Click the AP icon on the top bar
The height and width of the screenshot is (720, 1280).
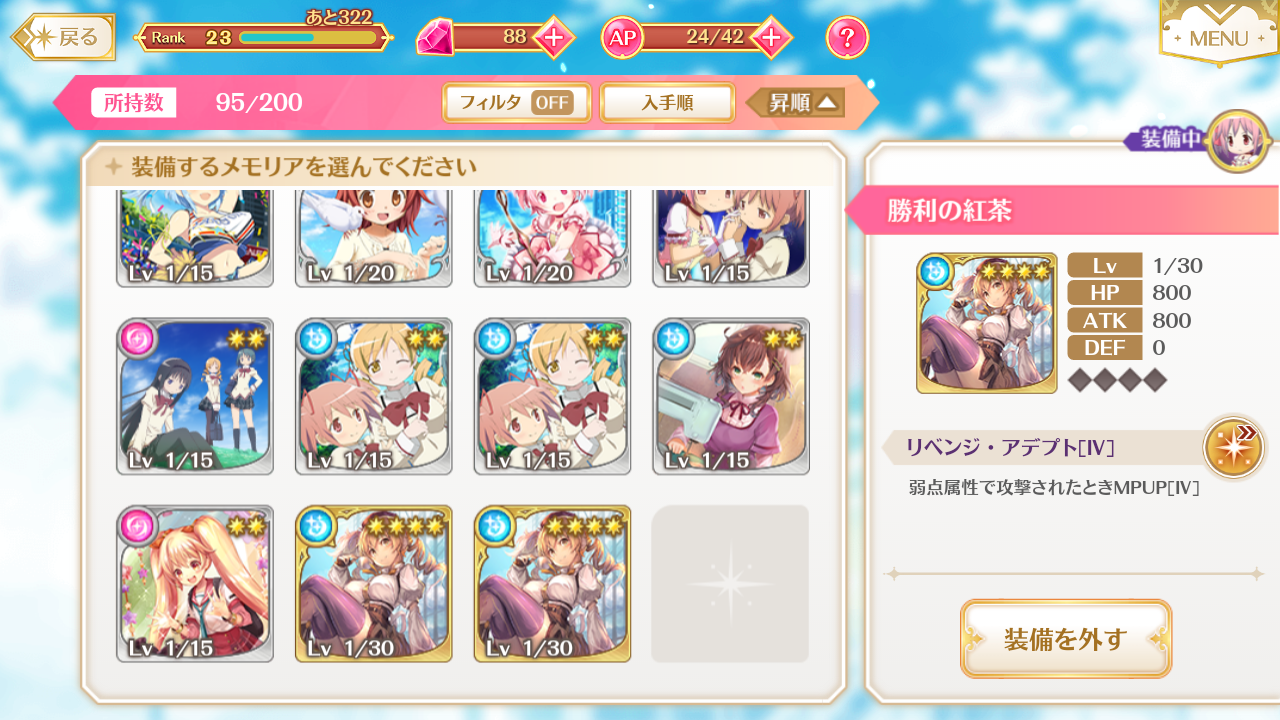pyautogui.click(x=621, y=37)
